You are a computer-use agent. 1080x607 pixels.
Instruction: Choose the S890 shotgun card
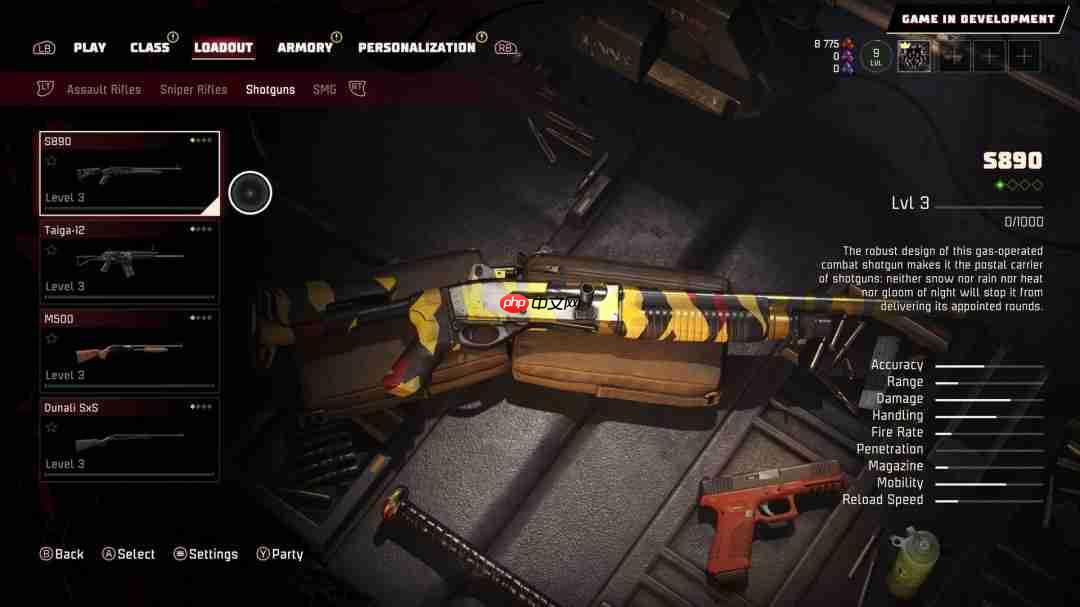130,173
